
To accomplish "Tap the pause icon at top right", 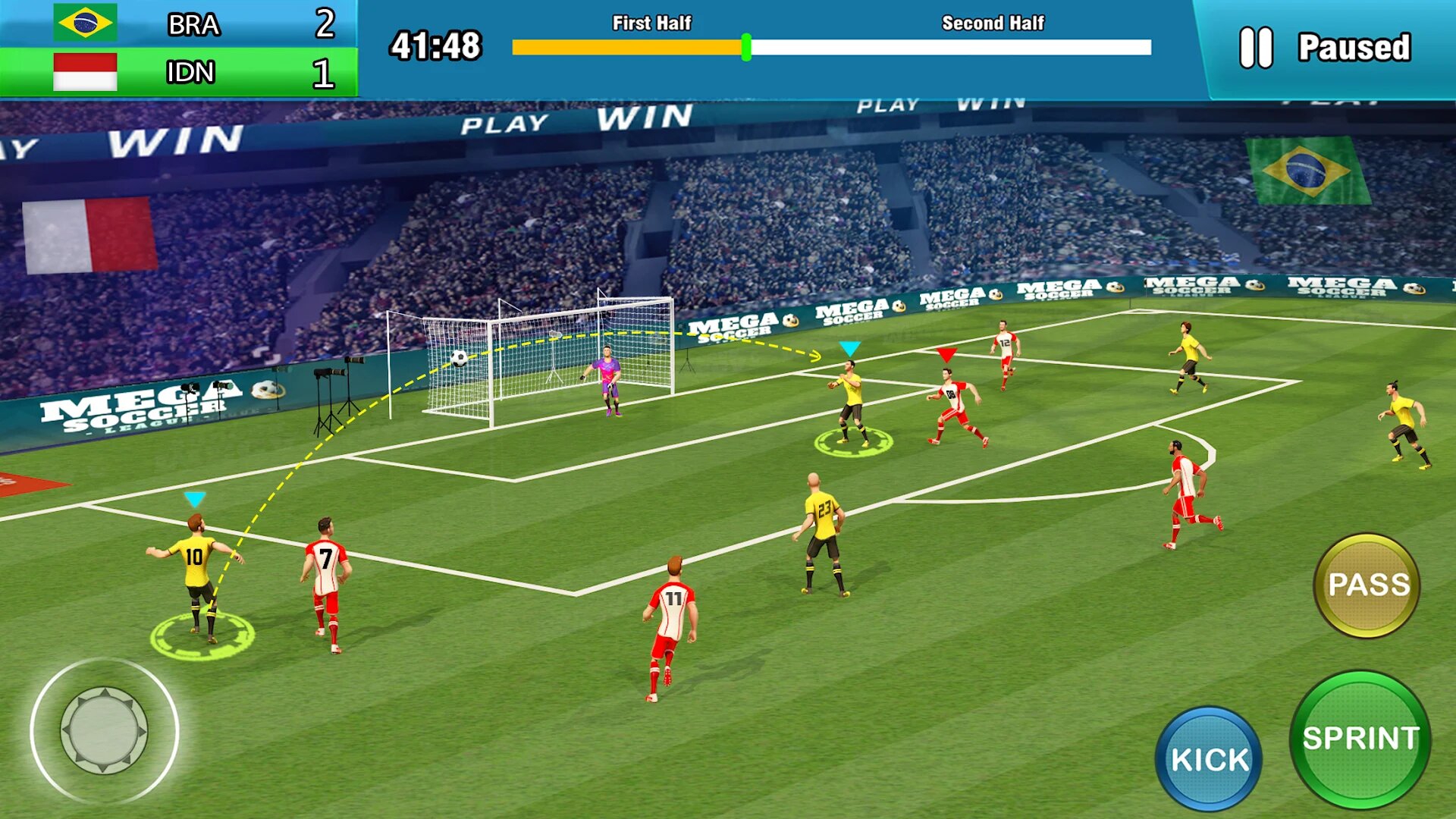I will pyautogui.click(x=1255, y=47).
